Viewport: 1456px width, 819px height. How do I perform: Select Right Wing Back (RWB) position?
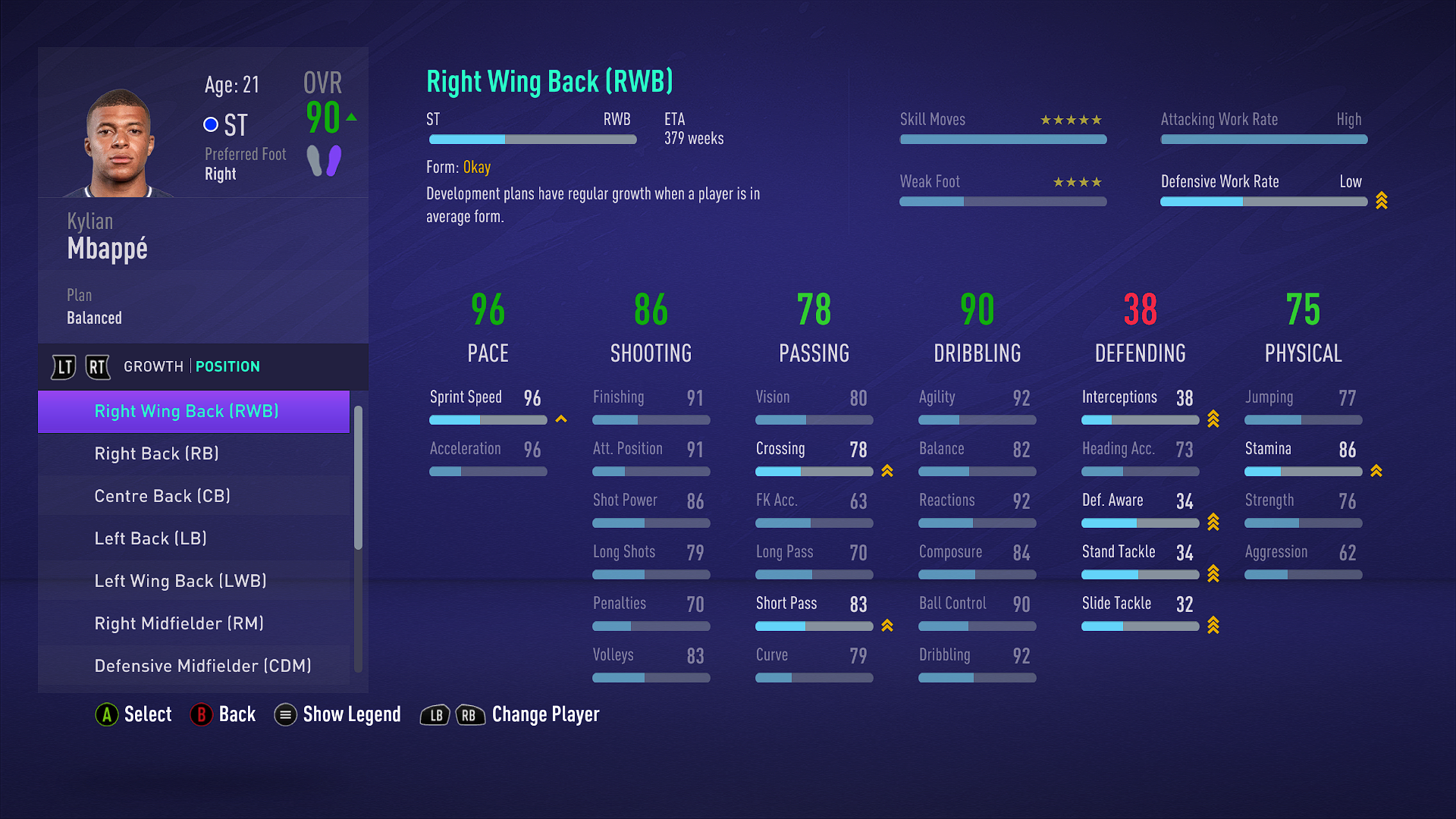tap(187, 412)
